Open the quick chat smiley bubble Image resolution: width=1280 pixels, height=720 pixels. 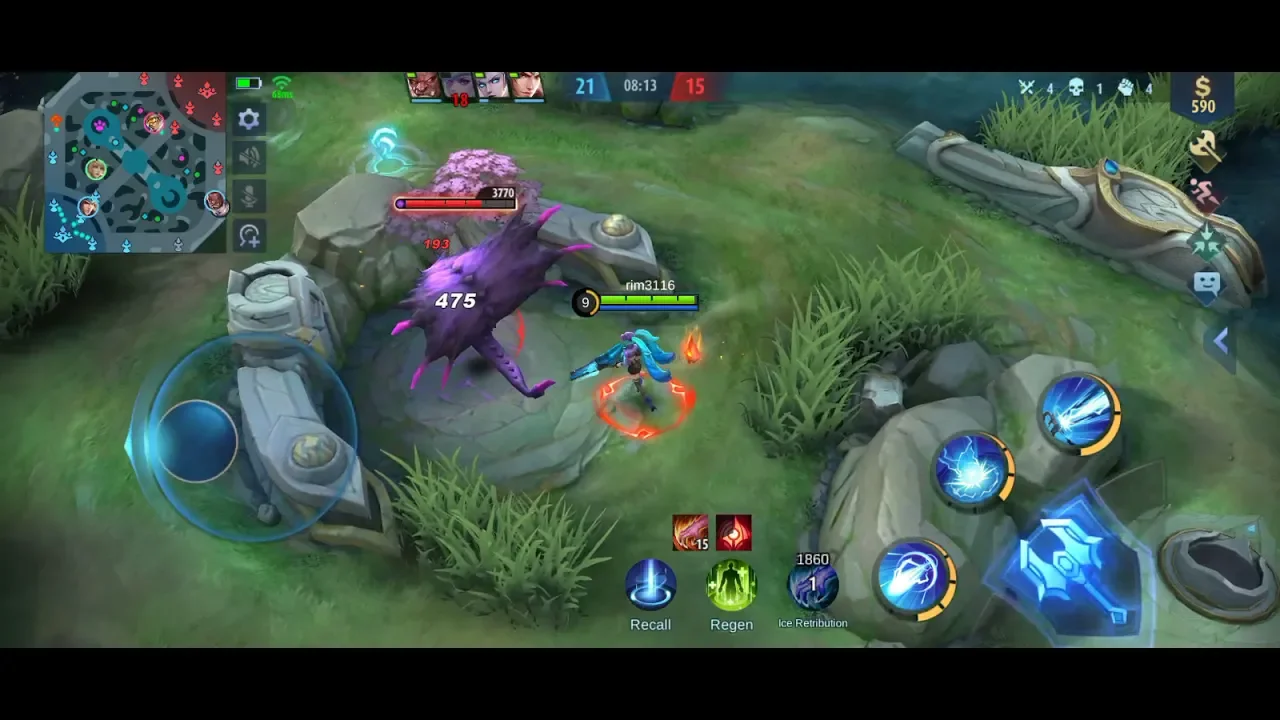pyautogui.click(x=1206, y=285)
